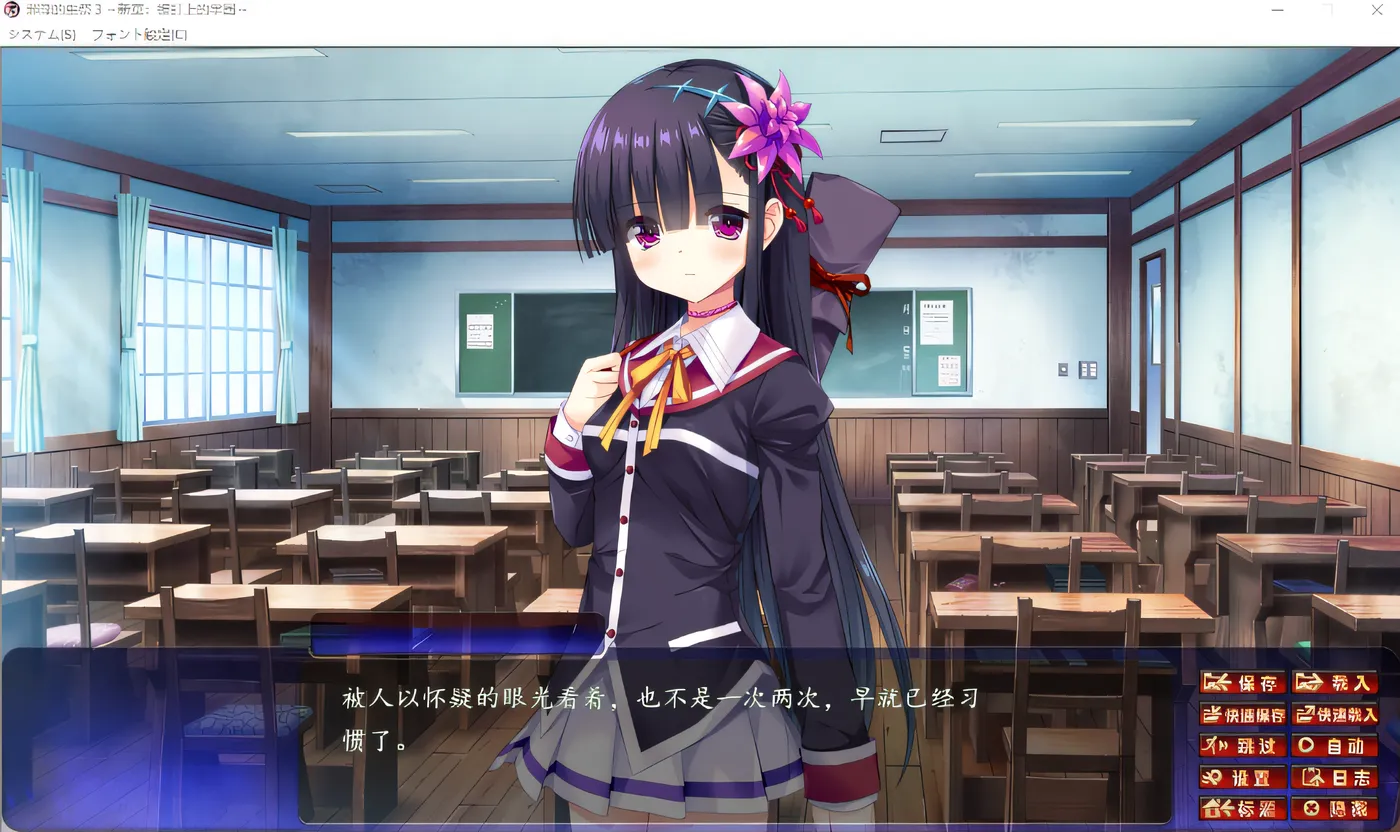
Task: Open the 设置 settings icon
Action: click(1242, 777)
